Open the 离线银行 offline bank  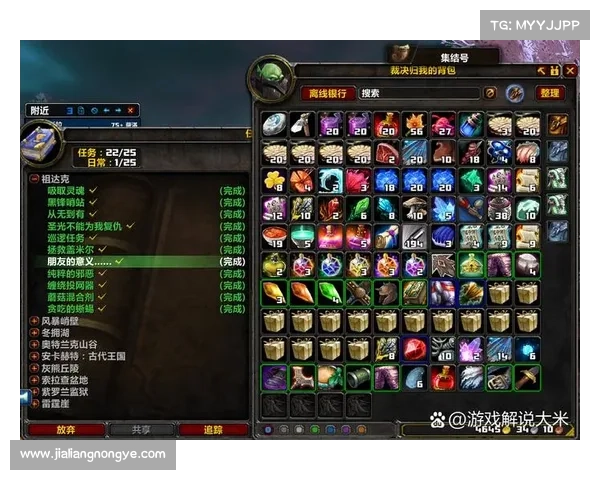coord(327,93)
